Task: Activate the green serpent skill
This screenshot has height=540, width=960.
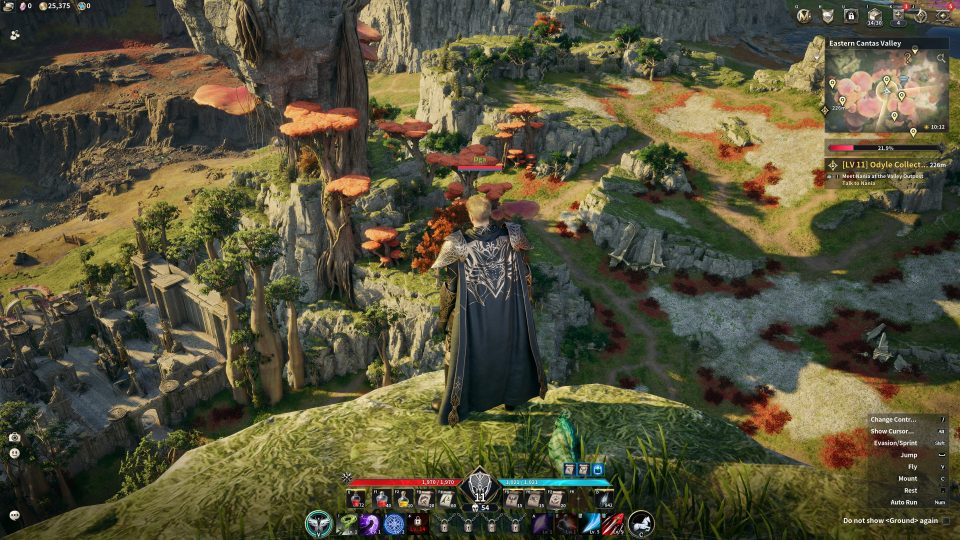Action: point(346,523)
